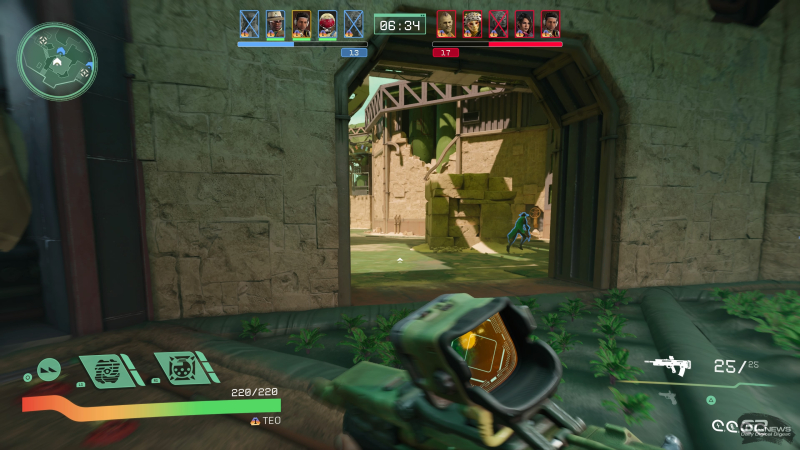
Task: Select the red-helmeted blue teammate portrait
Action: pyautogui.click(x=327, y=23)
